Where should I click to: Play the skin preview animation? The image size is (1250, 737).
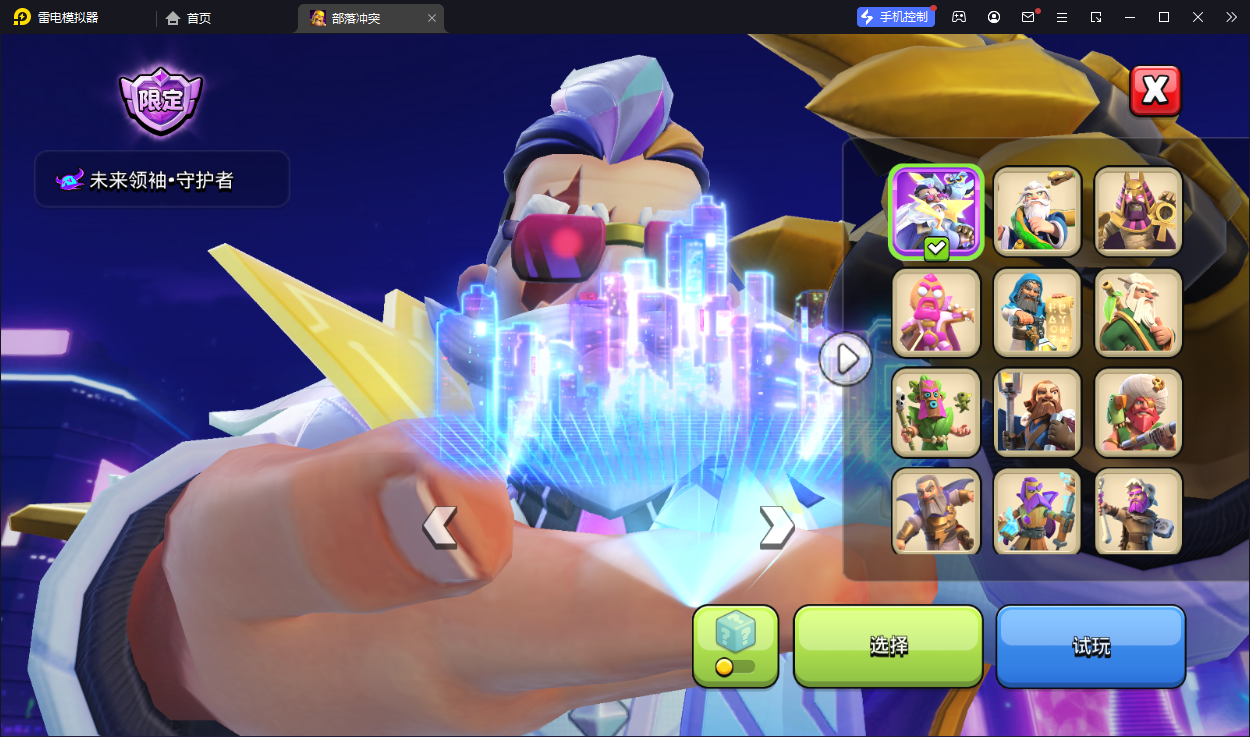(846, 358)
